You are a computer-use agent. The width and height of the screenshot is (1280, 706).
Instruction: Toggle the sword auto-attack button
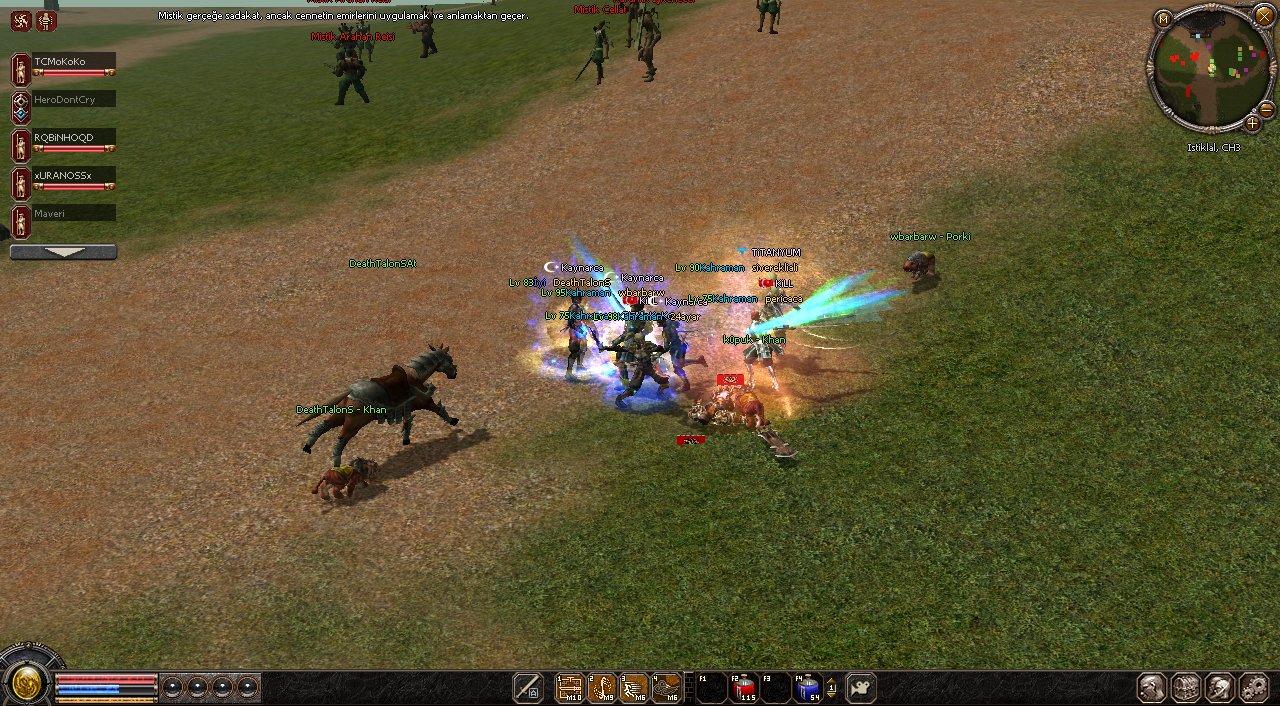click(x=528, y=688)
